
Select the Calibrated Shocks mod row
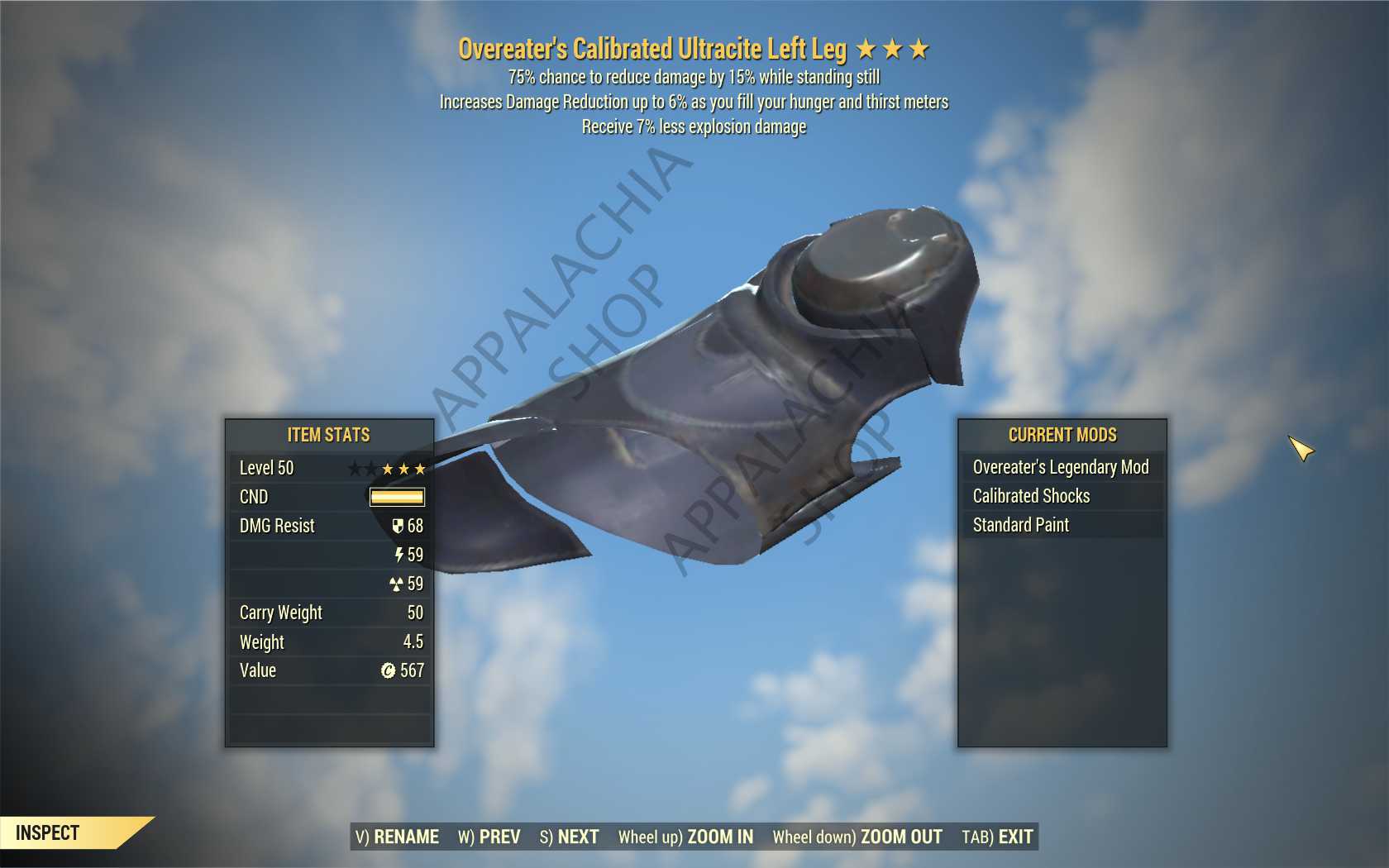click(1061, 496)
